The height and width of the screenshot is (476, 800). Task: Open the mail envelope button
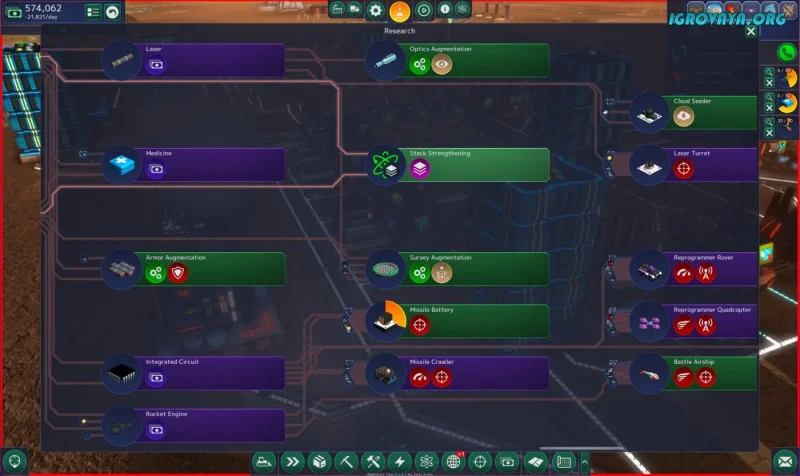(x=782, y=462)
